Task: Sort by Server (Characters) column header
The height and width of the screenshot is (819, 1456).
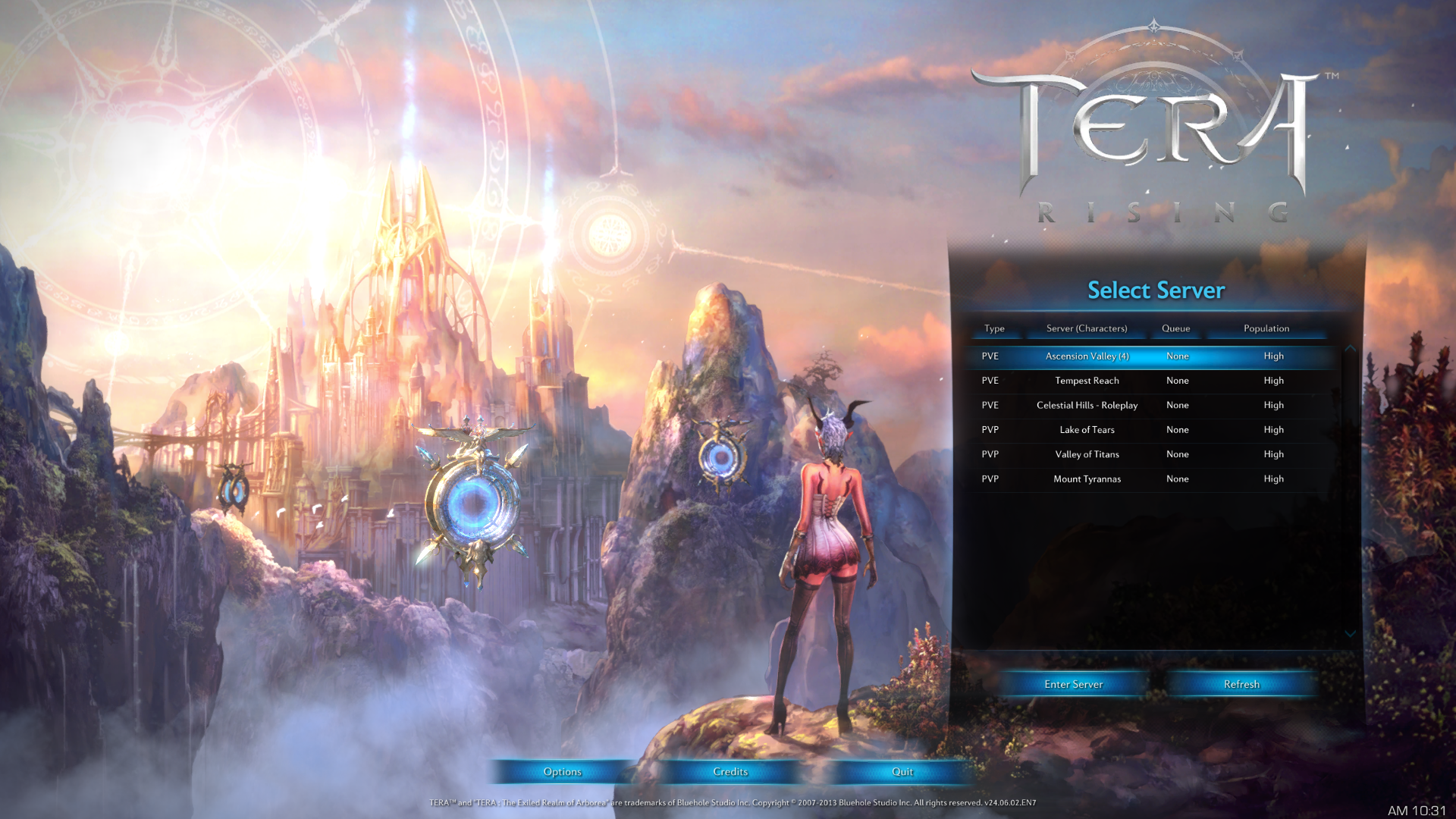Action: click(x=1086, y=328)
